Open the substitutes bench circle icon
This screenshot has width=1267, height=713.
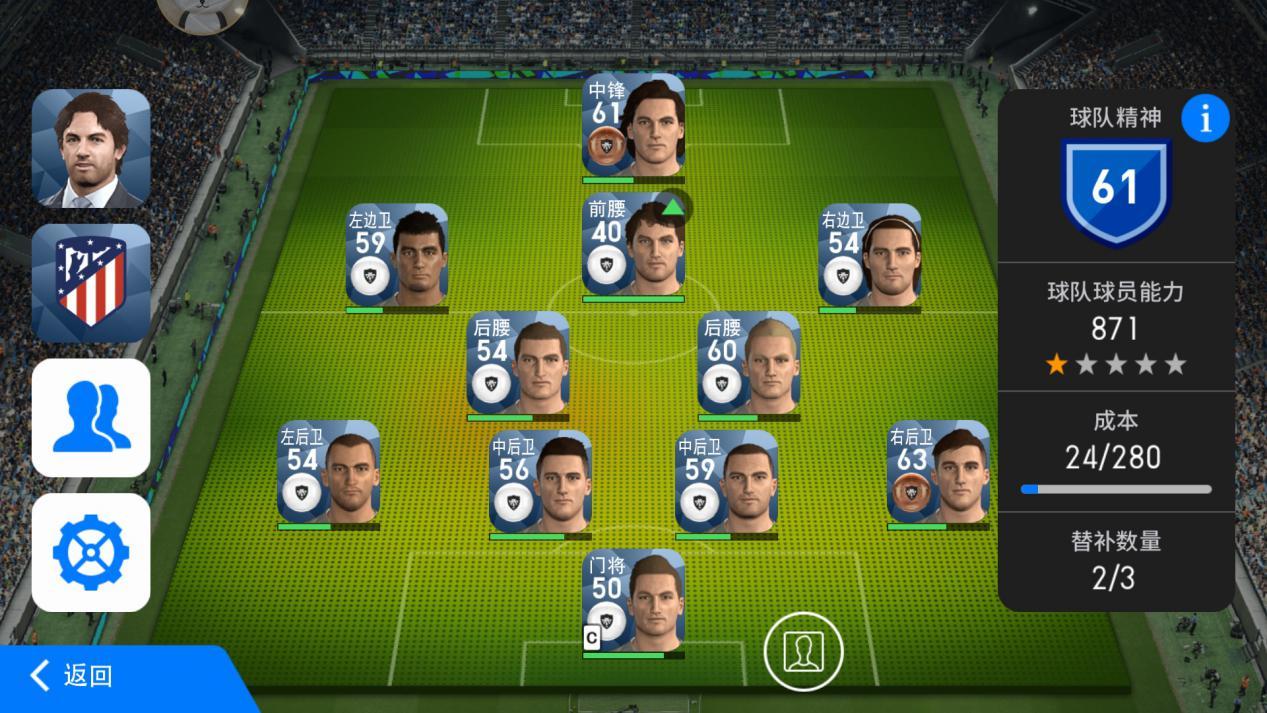tap(803, 652)
